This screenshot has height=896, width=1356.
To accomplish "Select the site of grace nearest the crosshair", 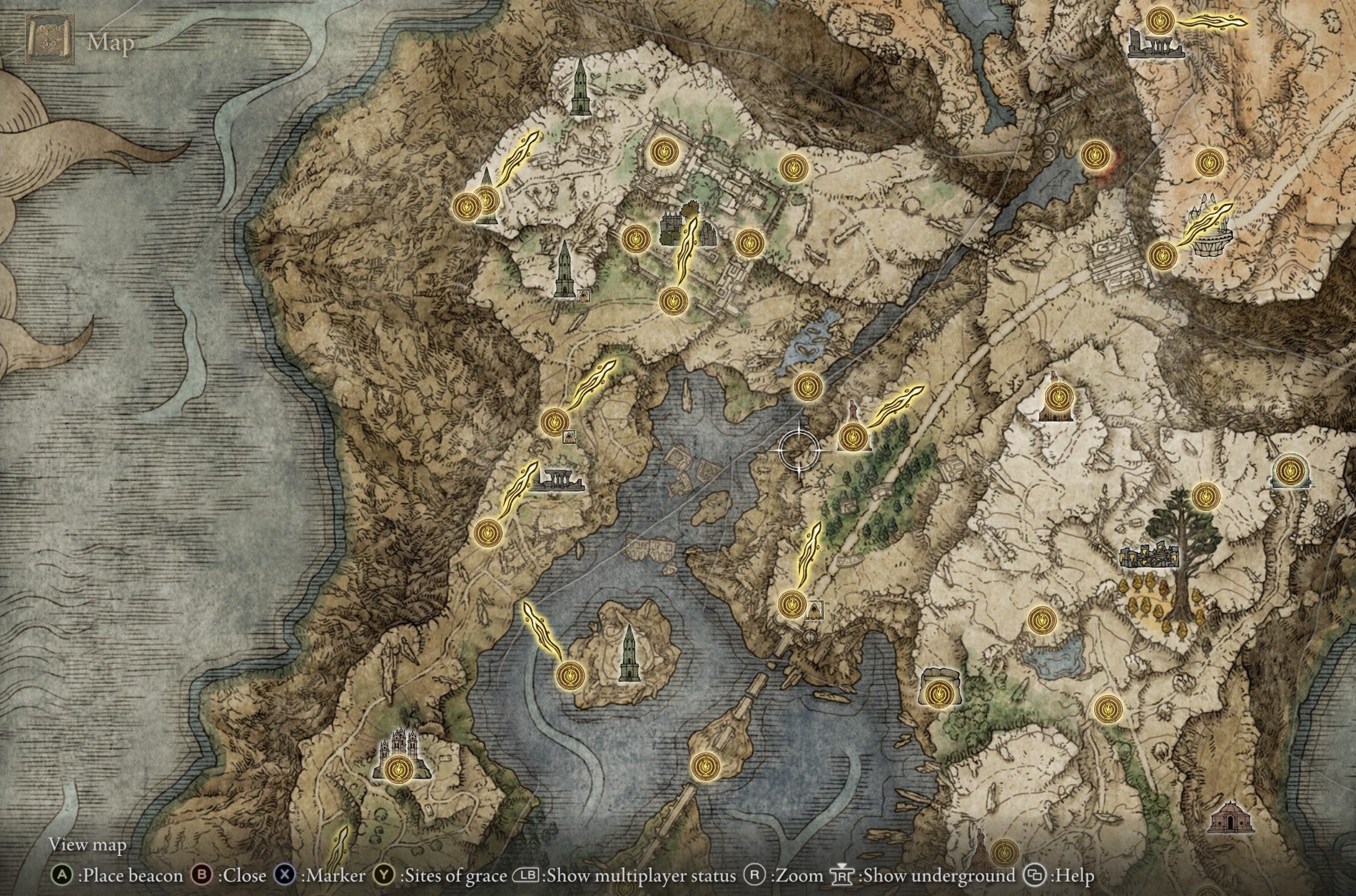I will coord(854,438).
